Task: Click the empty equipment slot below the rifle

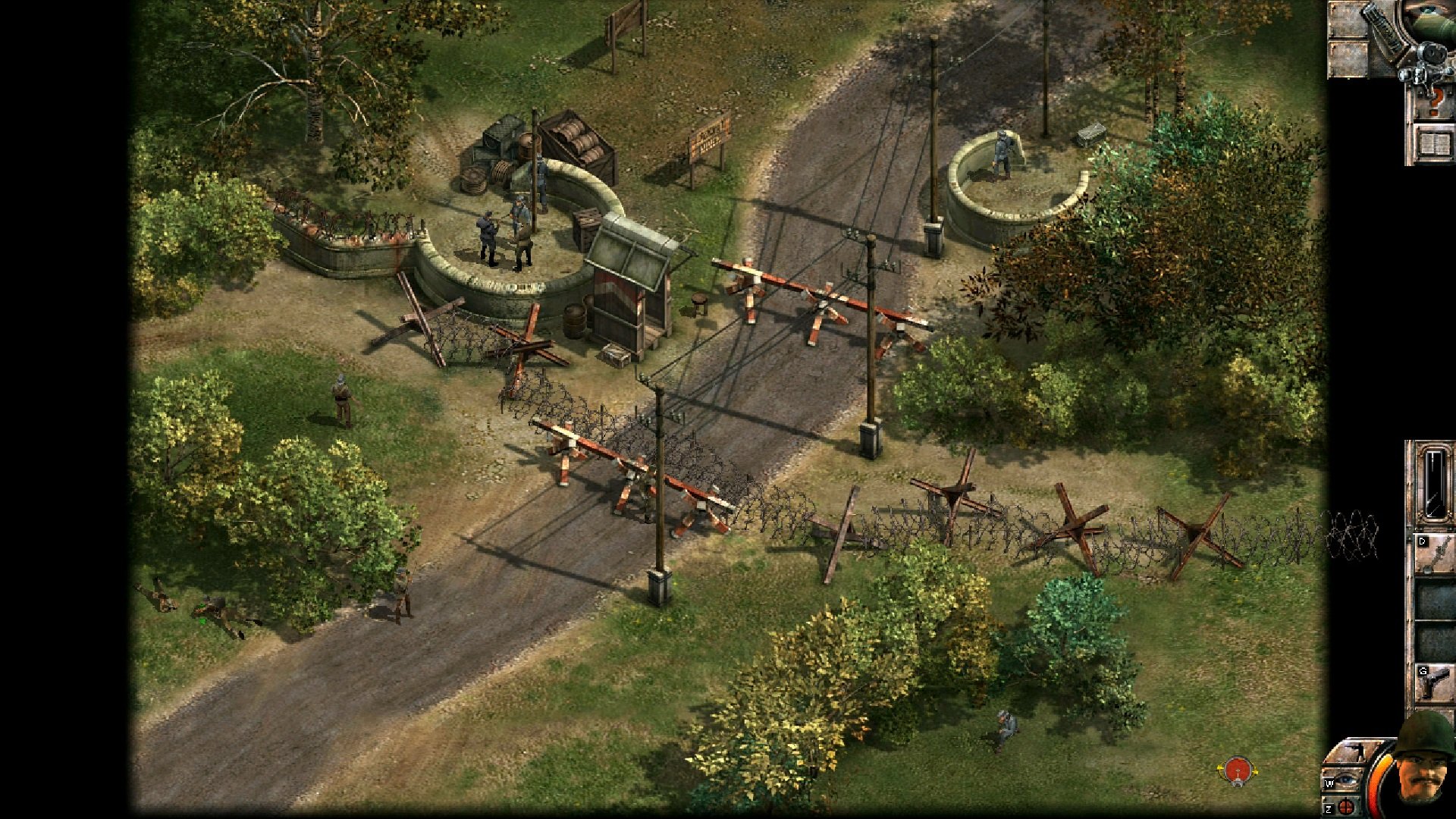Action: point(1432,599)
